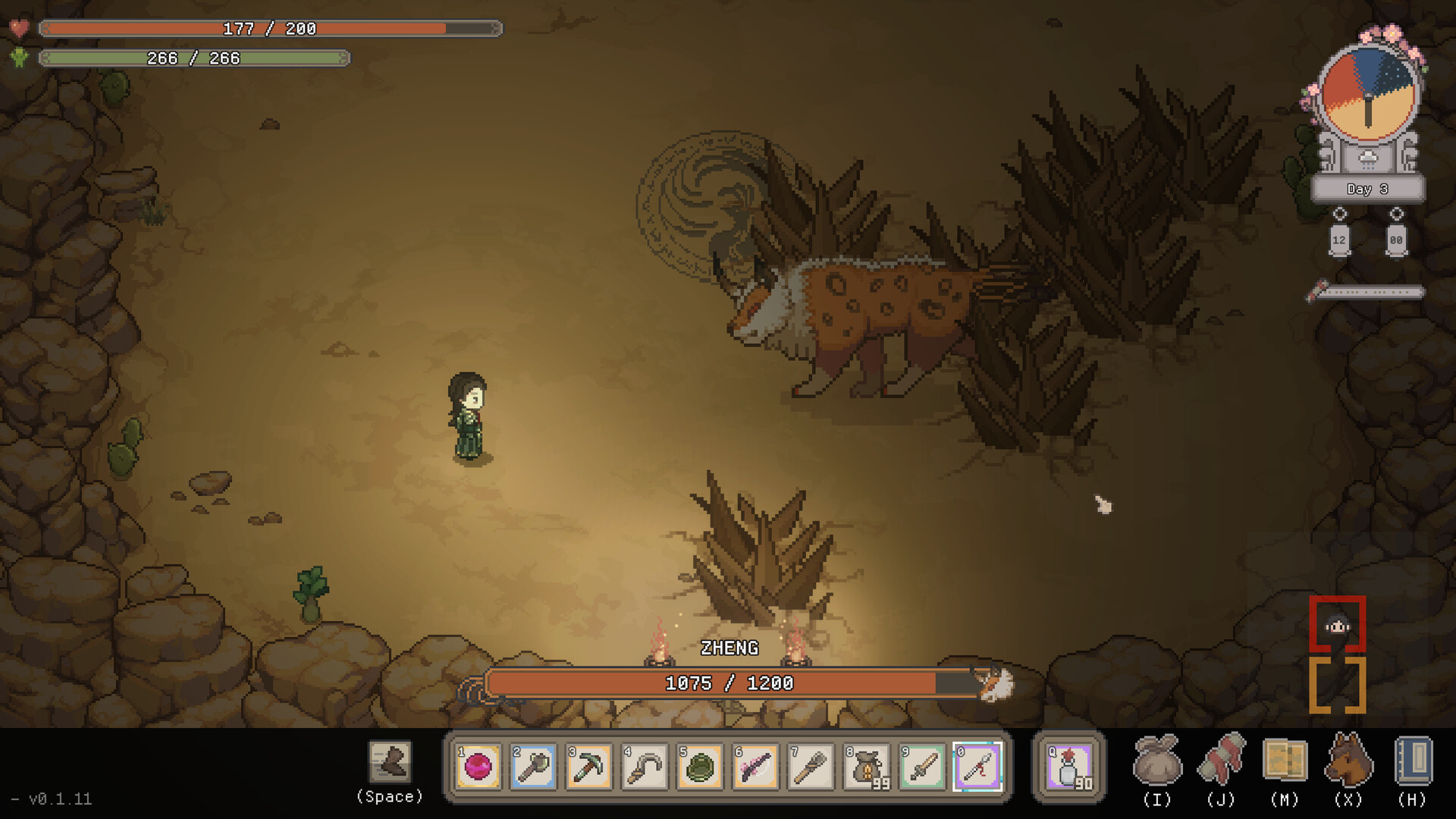
Task: Choose the seed bag with 99 count
Action: (x=867, y=767)
